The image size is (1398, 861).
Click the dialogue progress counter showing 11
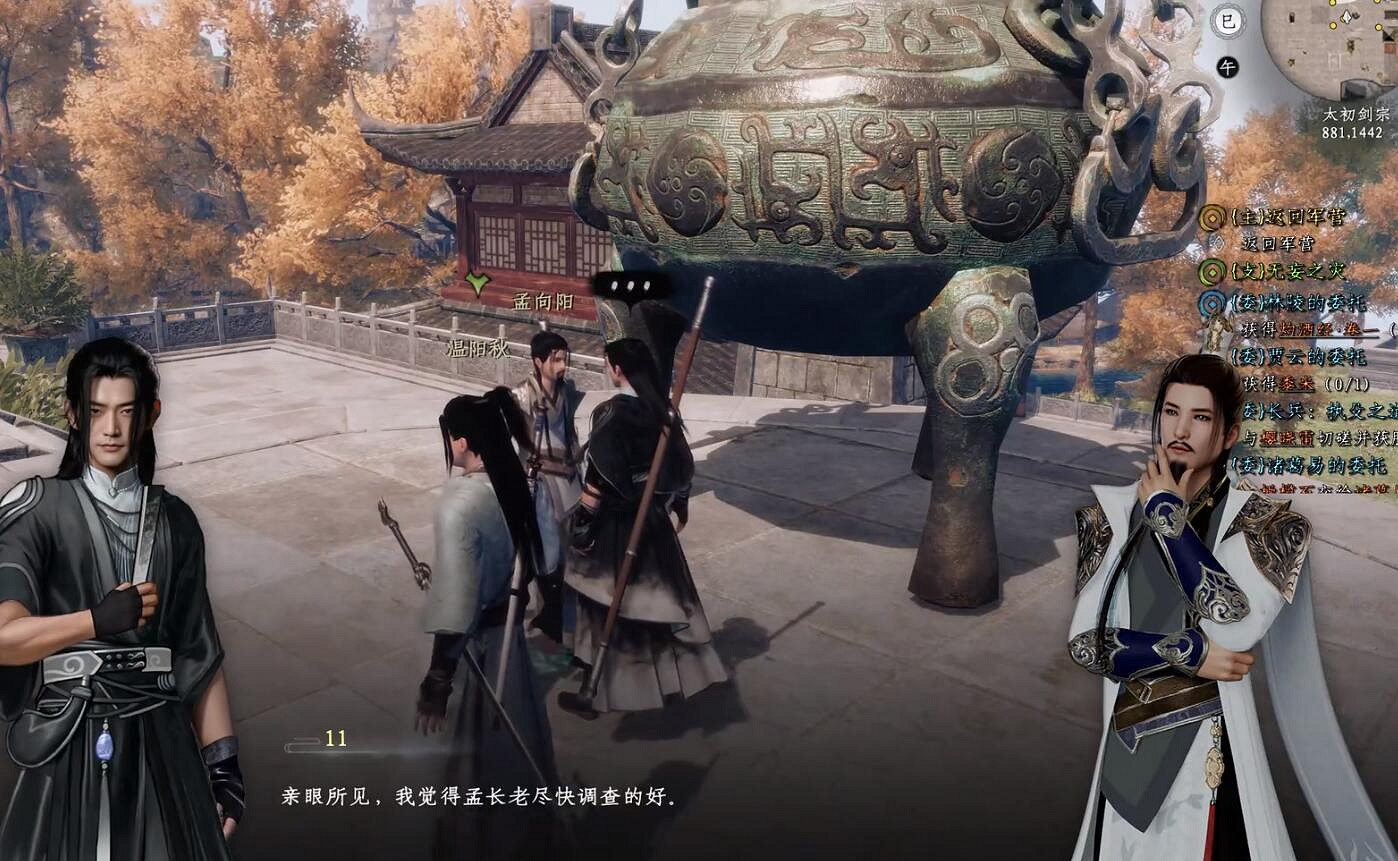pos(335,738)
